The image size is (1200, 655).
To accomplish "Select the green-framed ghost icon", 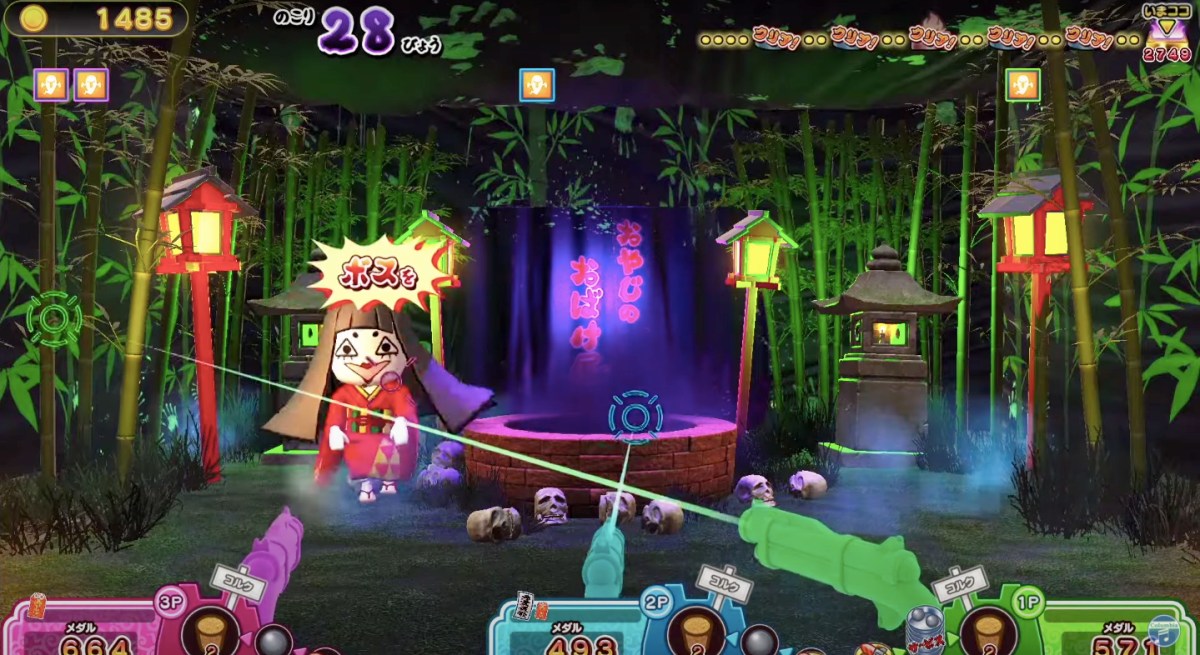I will point(1022,85).
